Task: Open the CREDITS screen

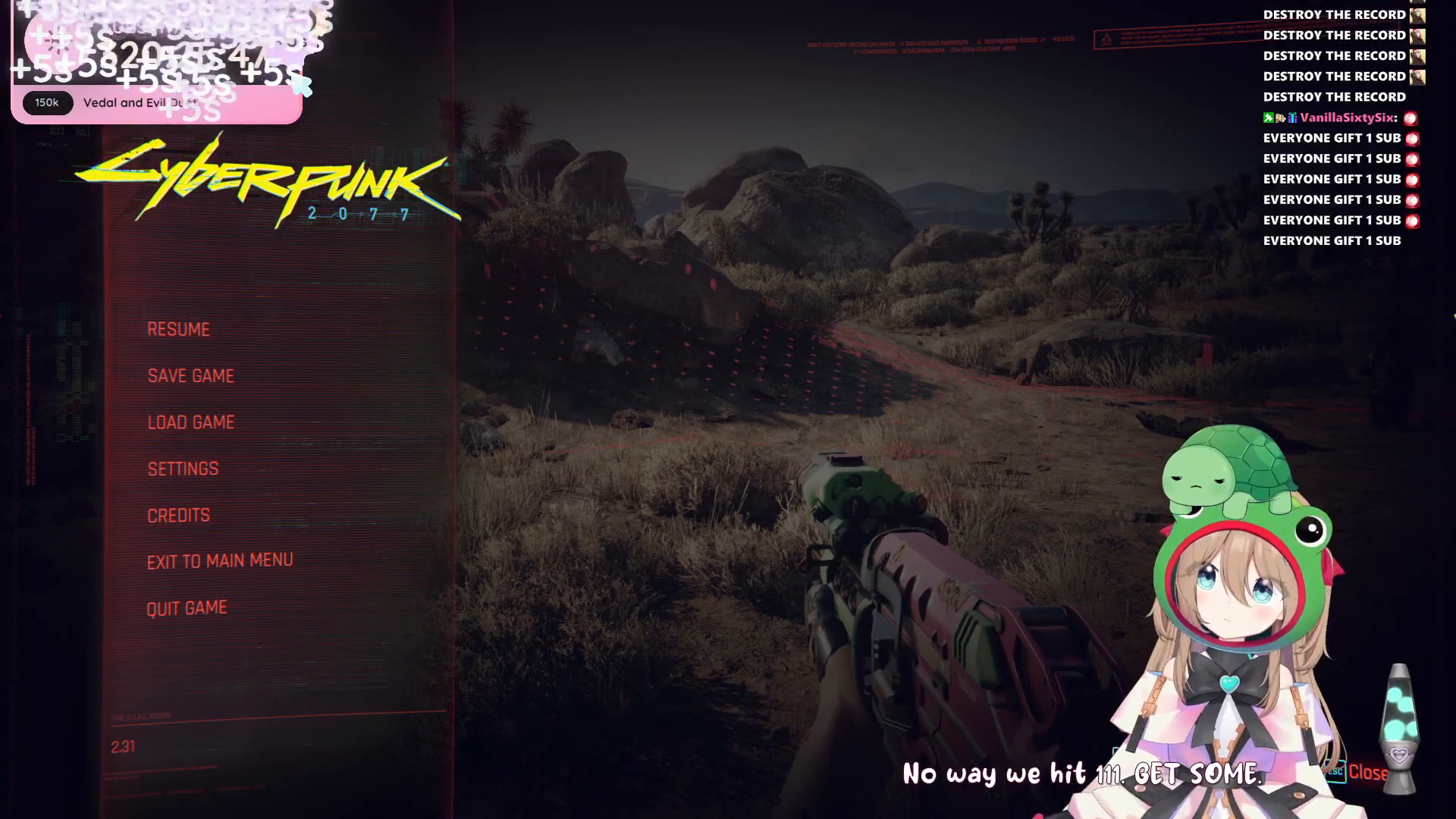Action: [x=178, y=514]
